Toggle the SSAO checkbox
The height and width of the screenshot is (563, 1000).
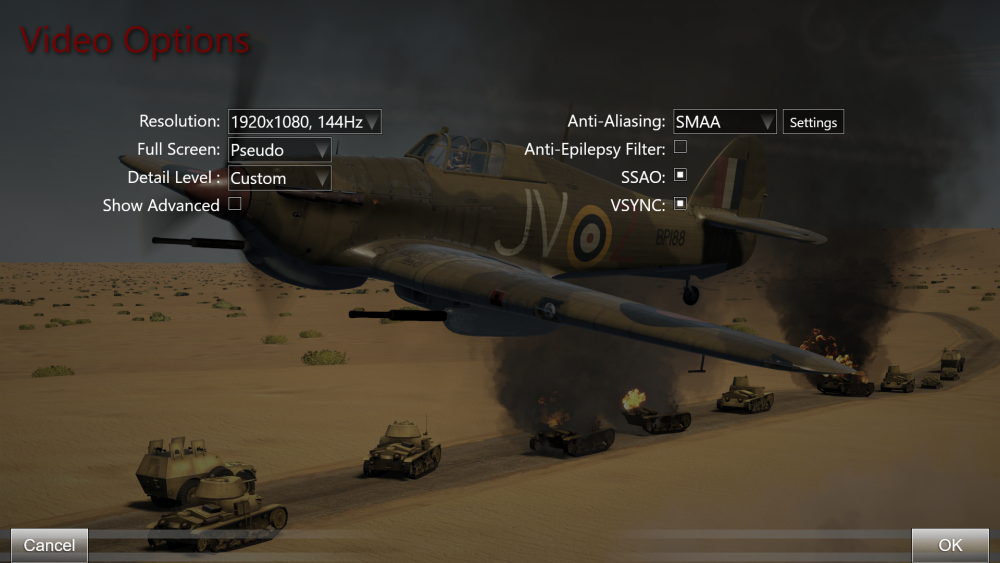tap(680, 175)
